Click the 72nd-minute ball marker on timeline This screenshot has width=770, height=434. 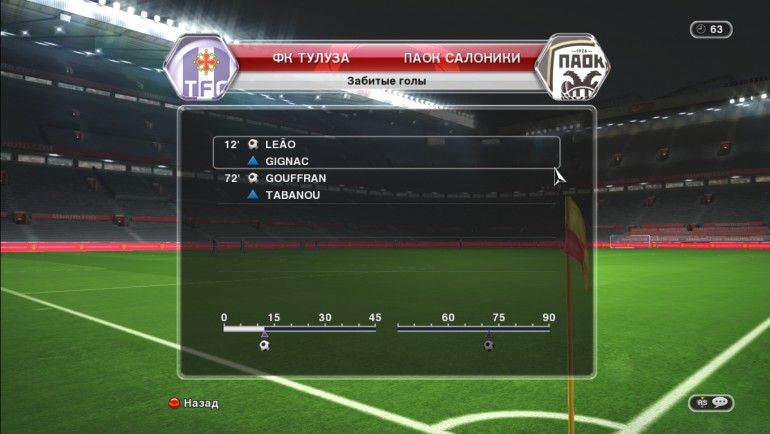[488, 345]
